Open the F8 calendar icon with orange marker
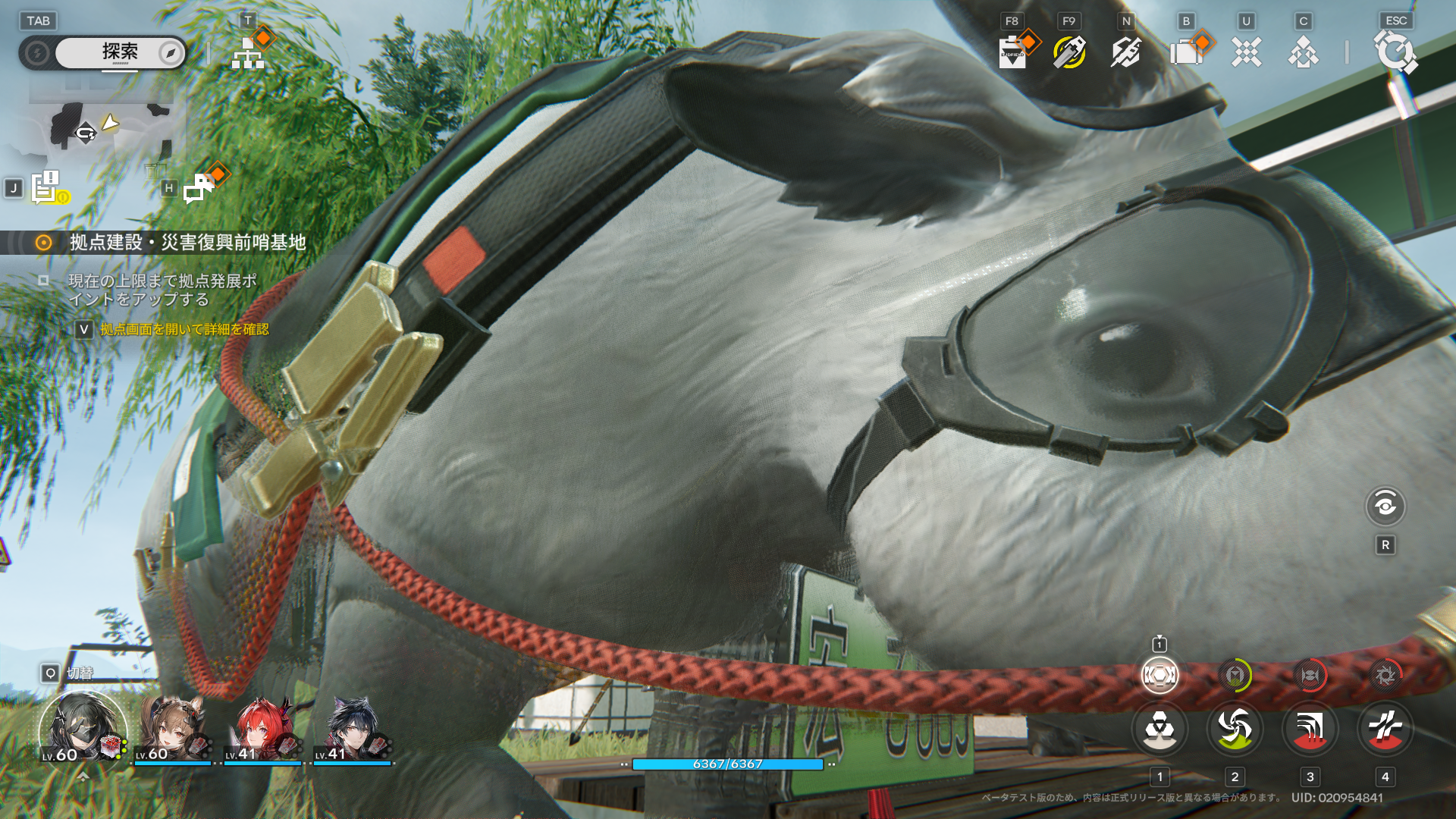1456x819 pixels. coord(1013,53)
